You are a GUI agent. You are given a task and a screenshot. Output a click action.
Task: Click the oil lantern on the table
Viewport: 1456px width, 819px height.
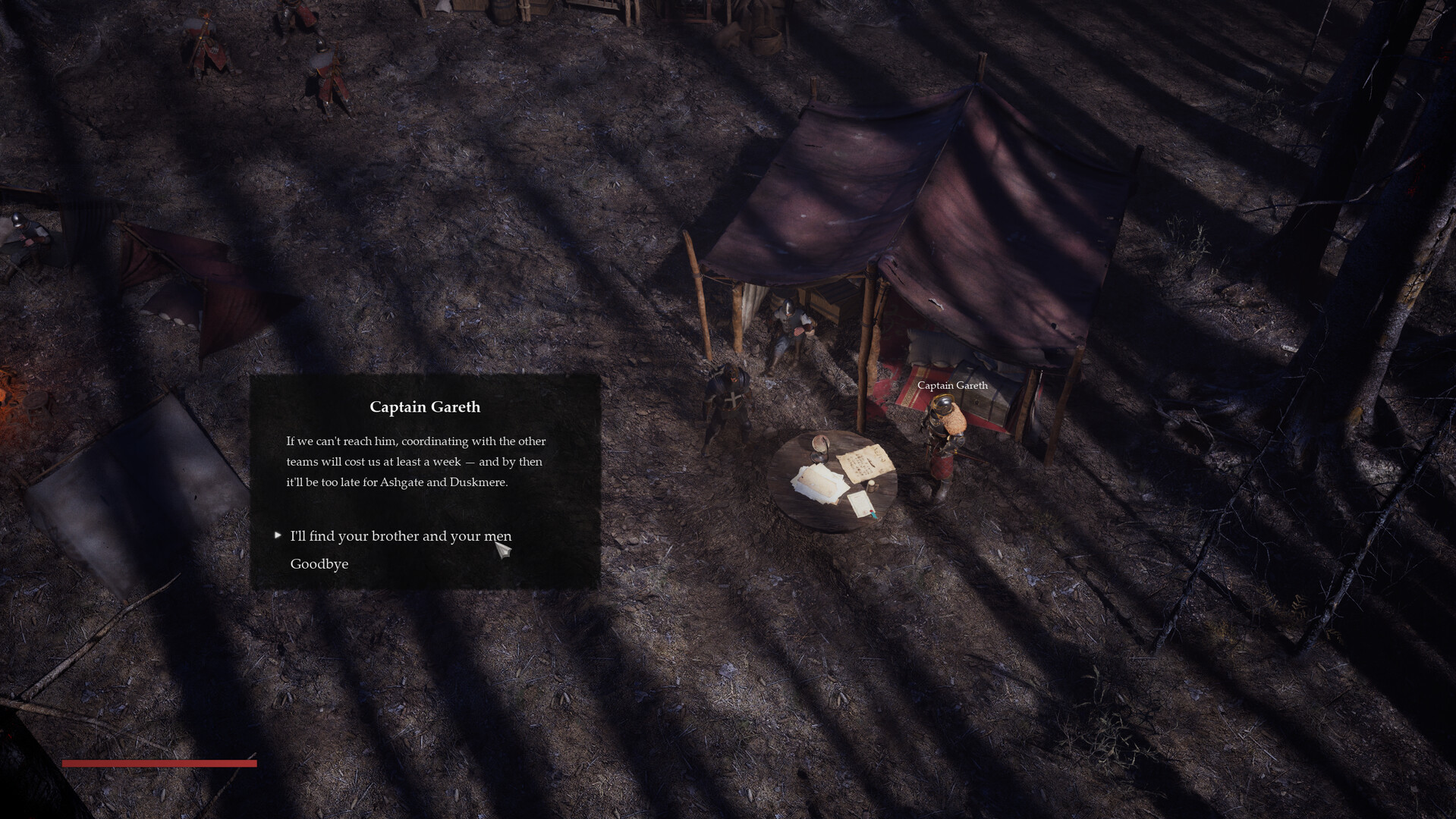[819, 449]
